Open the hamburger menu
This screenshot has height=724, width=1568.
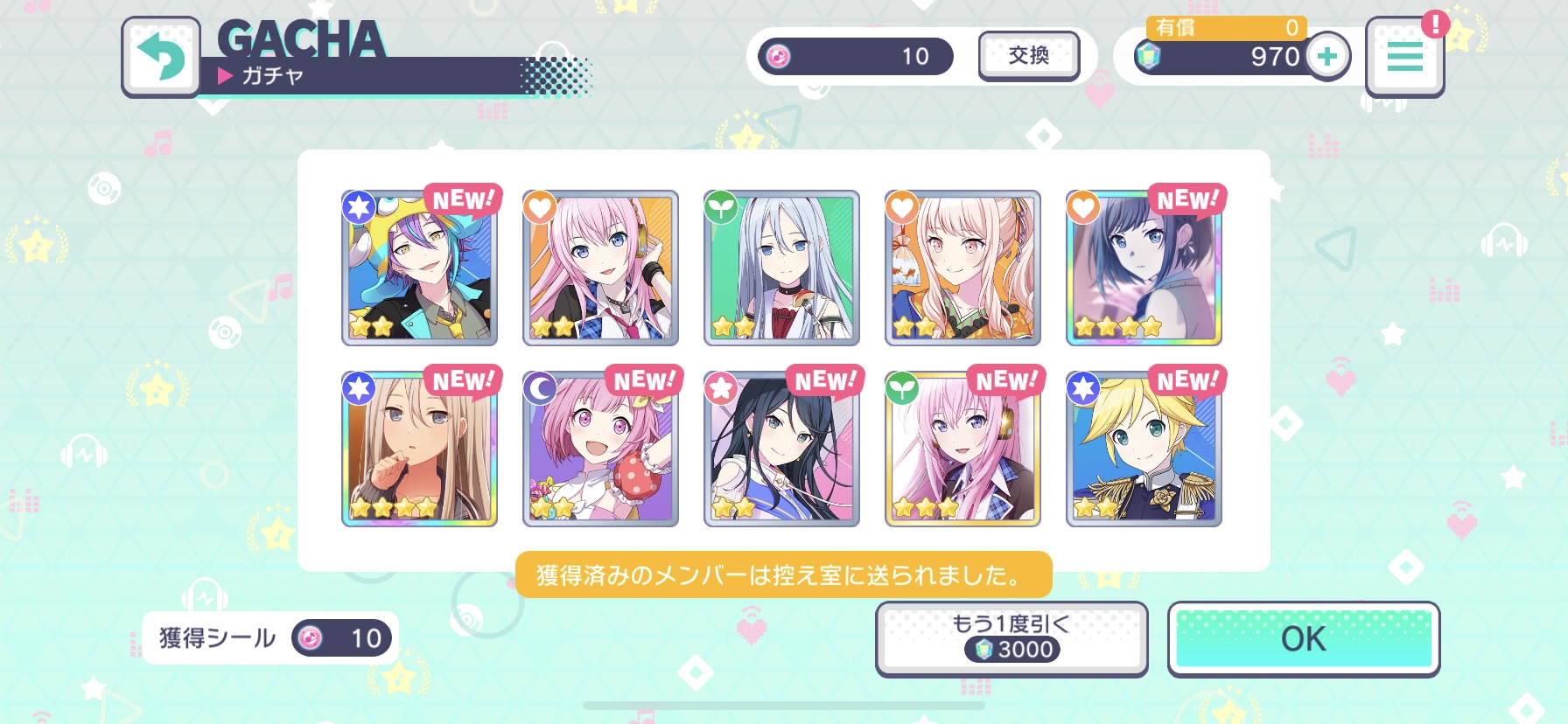tap(1404, 57)
